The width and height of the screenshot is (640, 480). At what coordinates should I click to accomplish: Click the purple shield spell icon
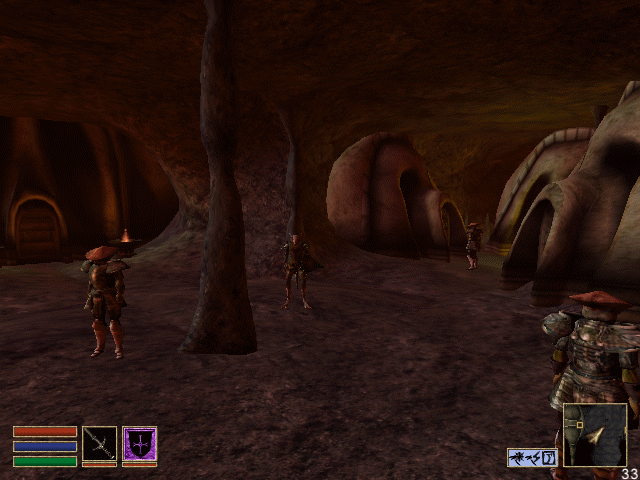139,443
